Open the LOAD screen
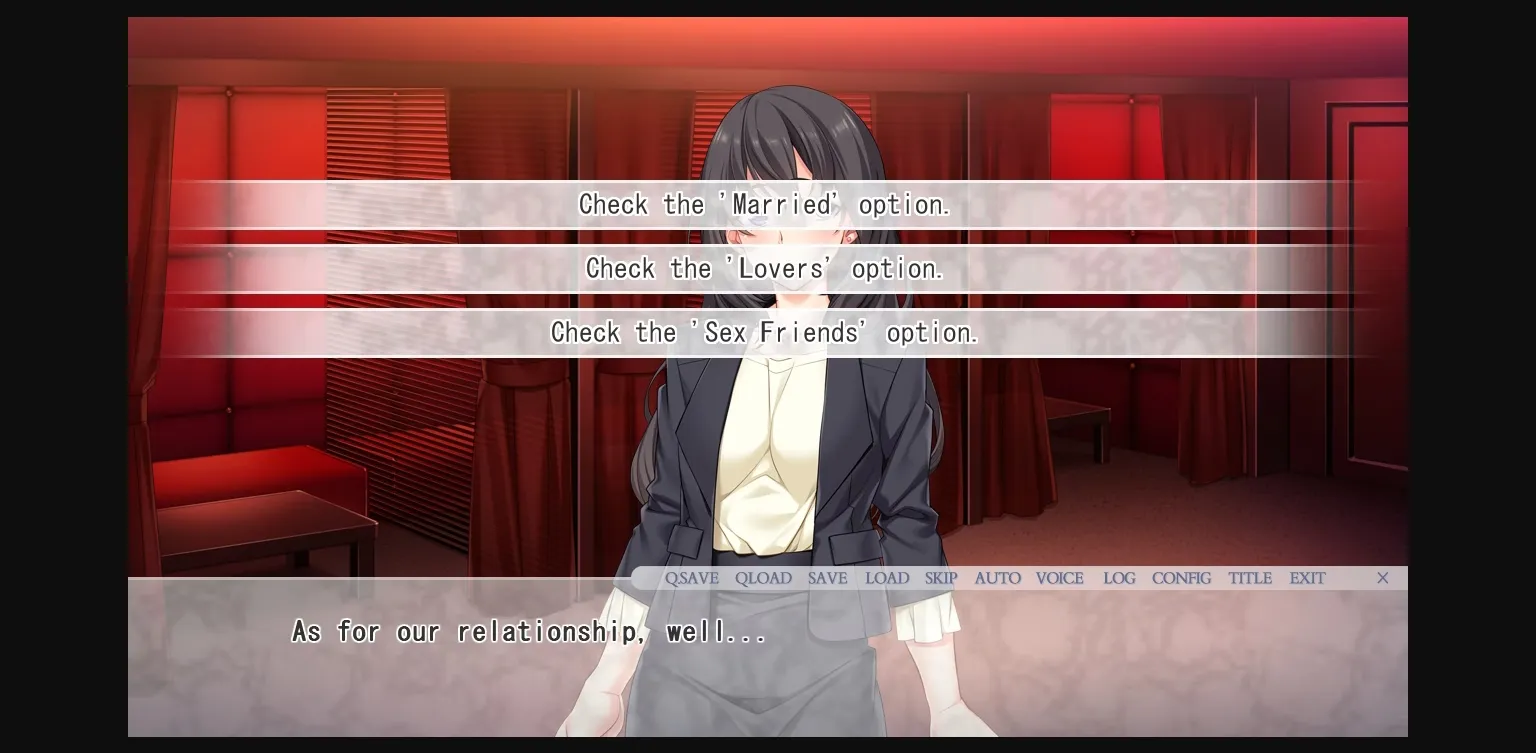The width and height of the screenshot is (1536, 753). 887,578
